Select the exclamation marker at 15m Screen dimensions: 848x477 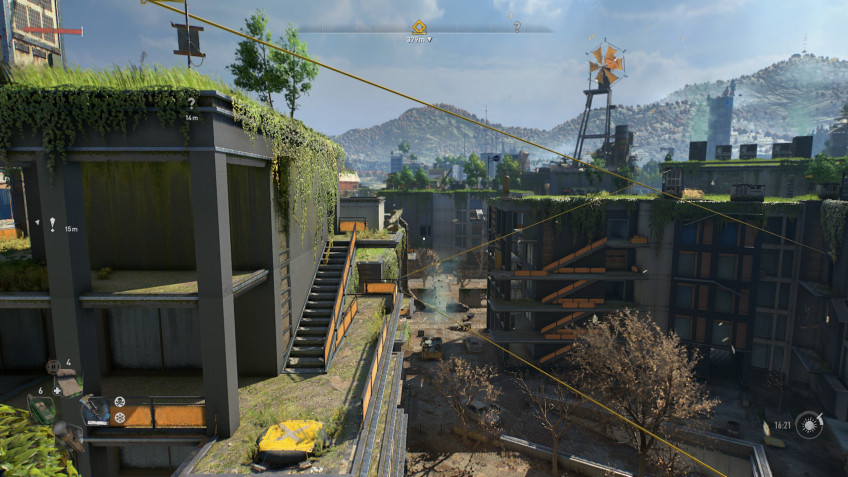(x=52, y=224)
